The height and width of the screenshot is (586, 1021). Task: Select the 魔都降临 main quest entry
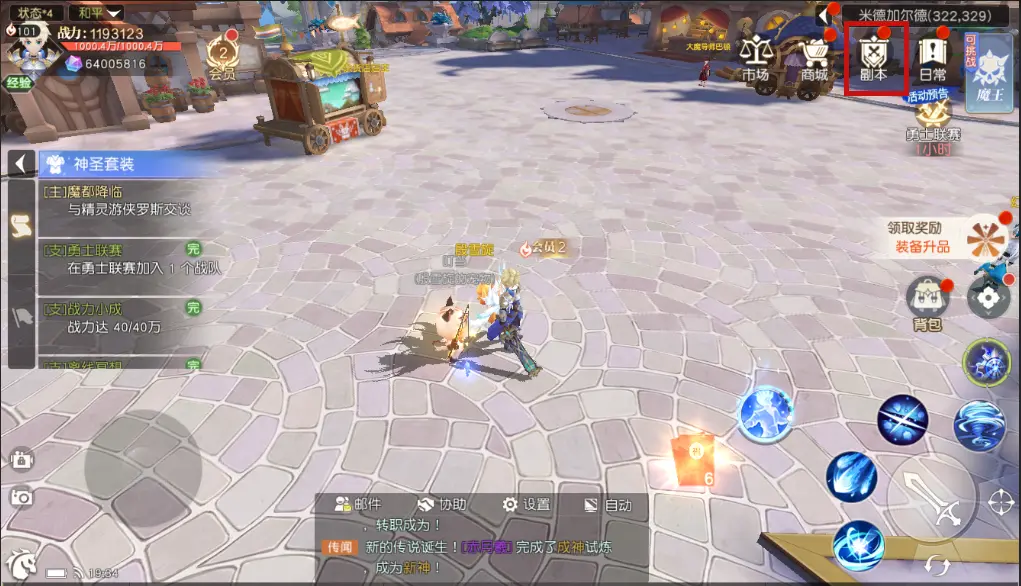(x=120, y=200)
